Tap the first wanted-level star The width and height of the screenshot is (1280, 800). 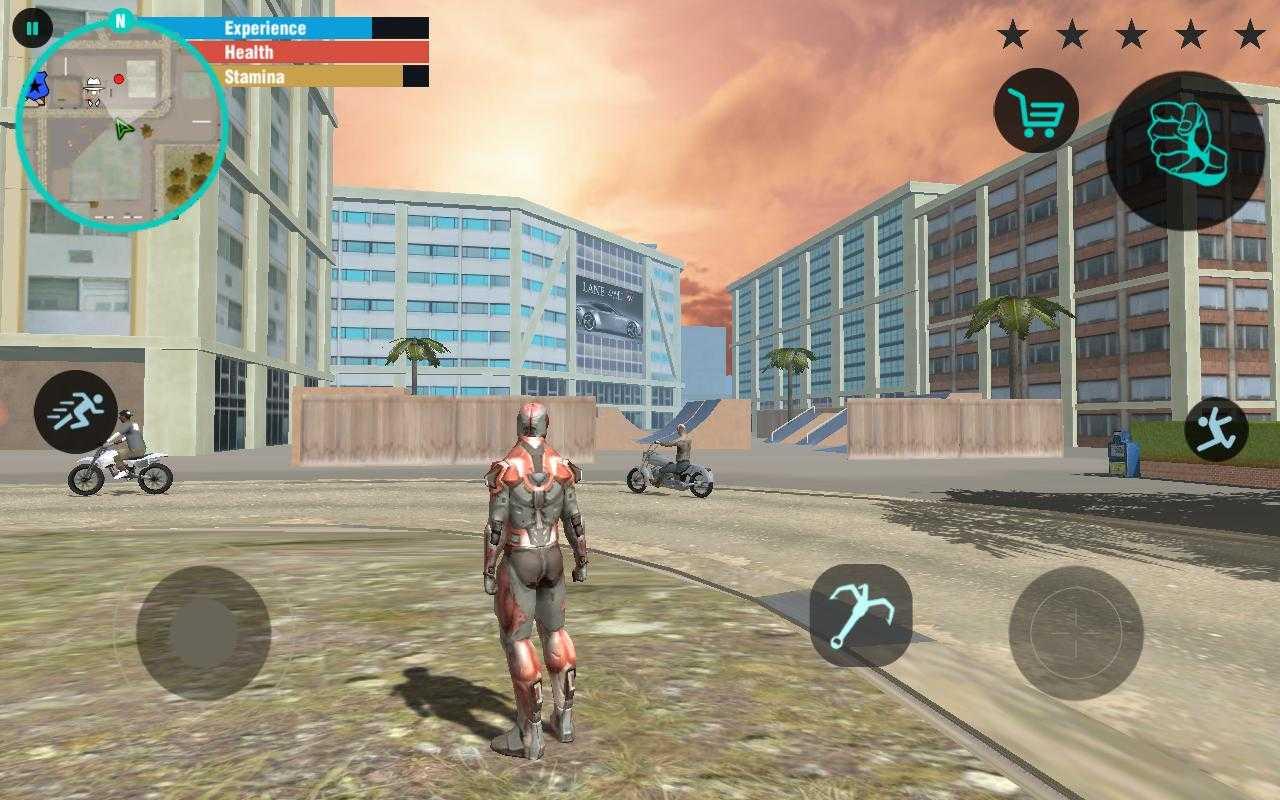1014,33
